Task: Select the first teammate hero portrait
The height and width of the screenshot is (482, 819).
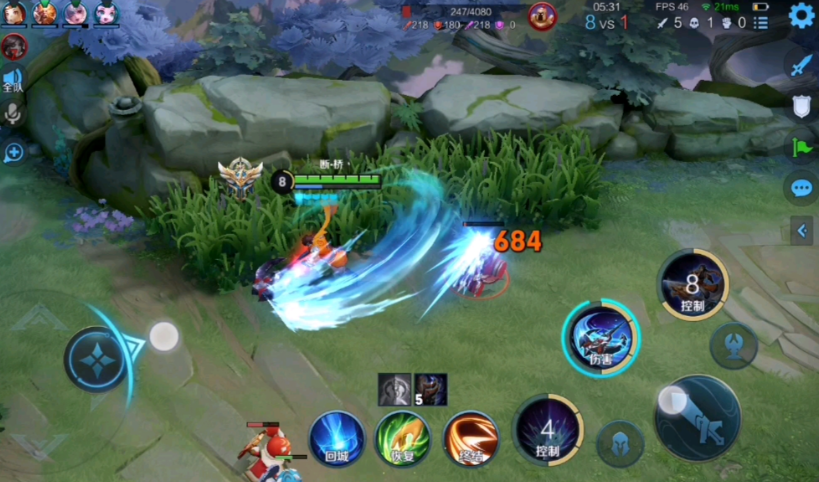Action: click(x=14, y=13)
